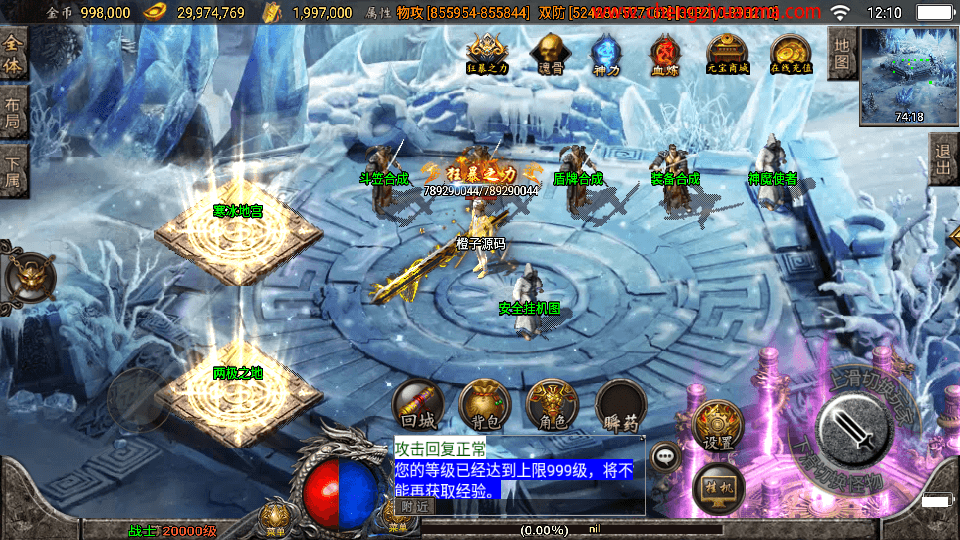Open the 设置 settings button
The image size is (960, 540).
point(717,426)
